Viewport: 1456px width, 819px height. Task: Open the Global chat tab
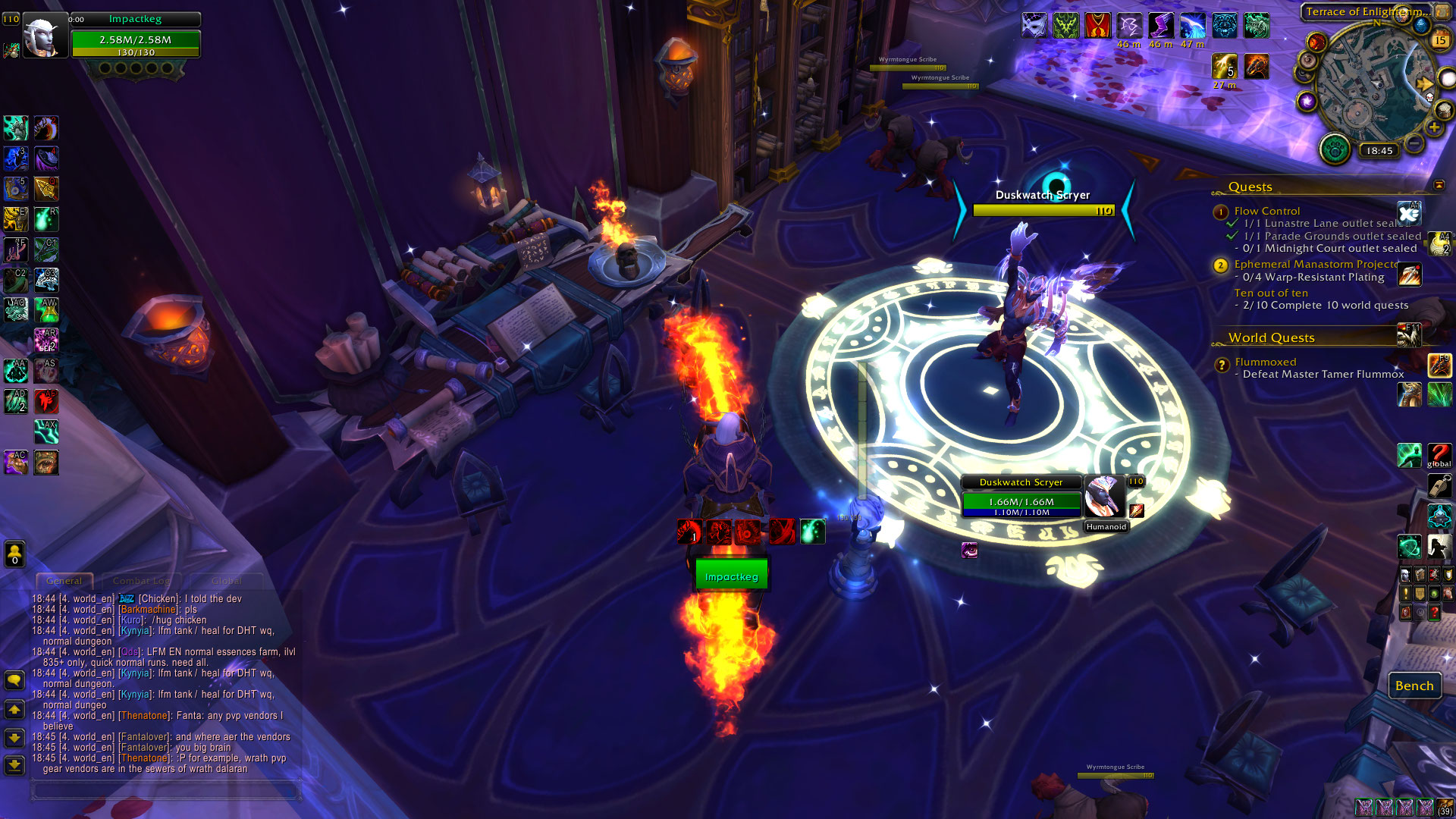tap(226, 581)
